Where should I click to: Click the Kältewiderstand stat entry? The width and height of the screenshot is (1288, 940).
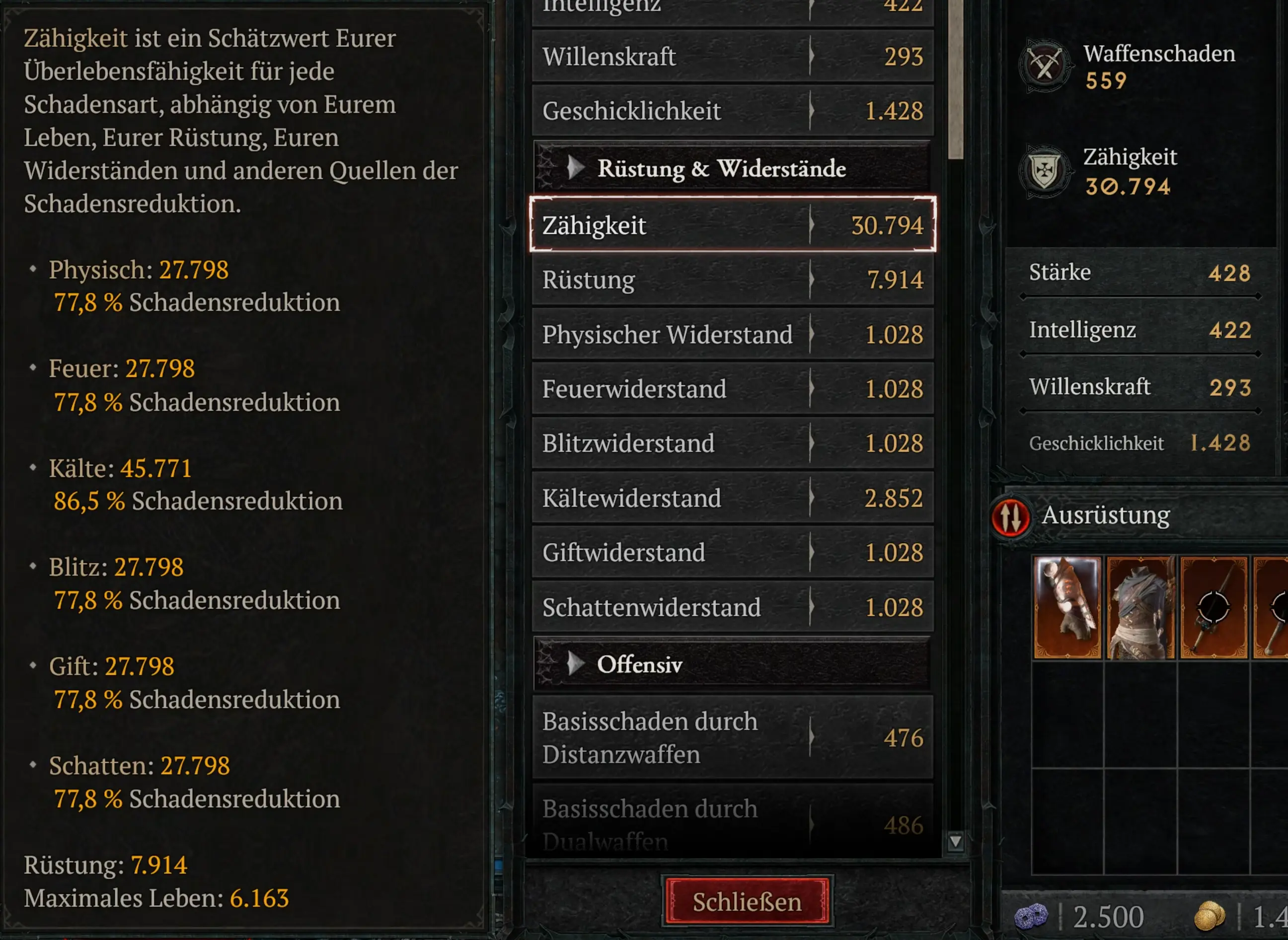[x=734, y=498]
